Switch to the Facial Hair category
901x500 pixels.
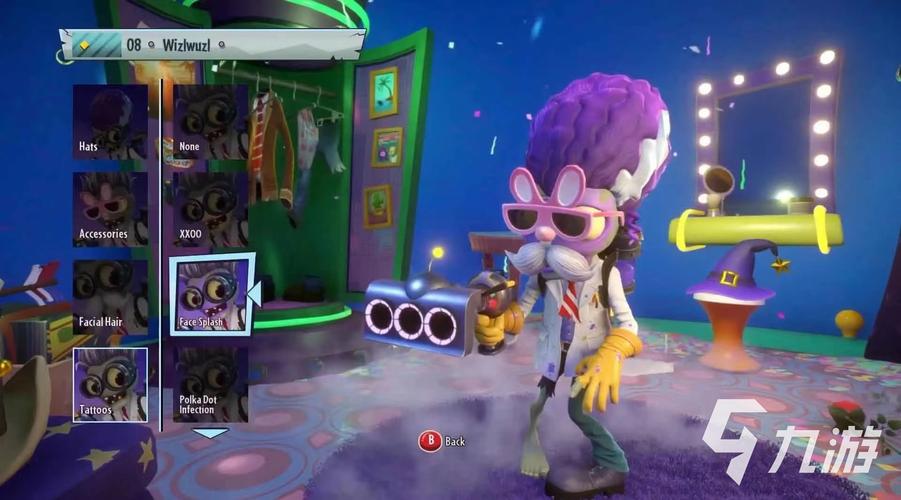[x=110, y=297]
